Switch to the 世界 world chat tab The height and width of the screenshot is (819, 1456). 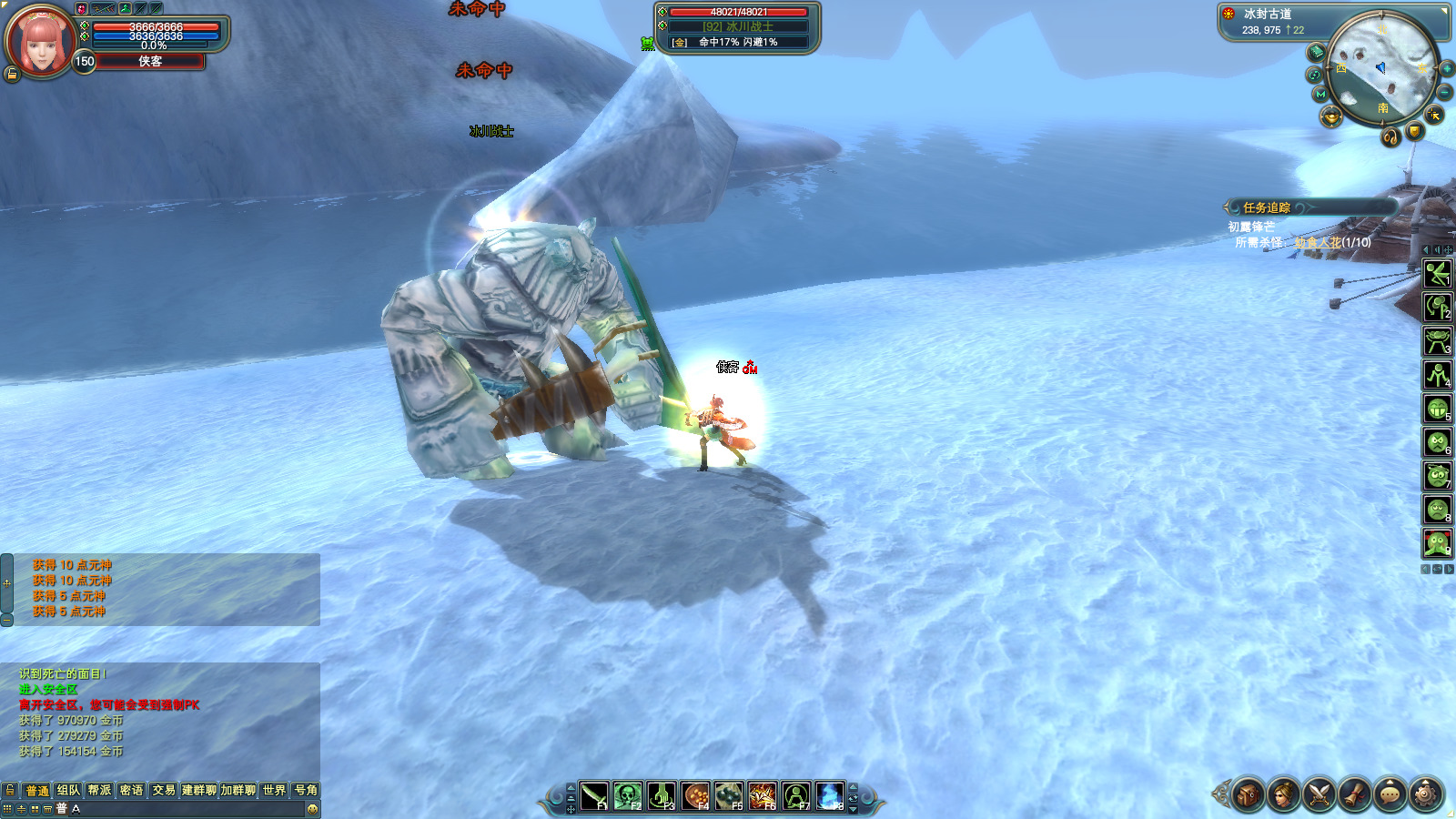(274, 790)
